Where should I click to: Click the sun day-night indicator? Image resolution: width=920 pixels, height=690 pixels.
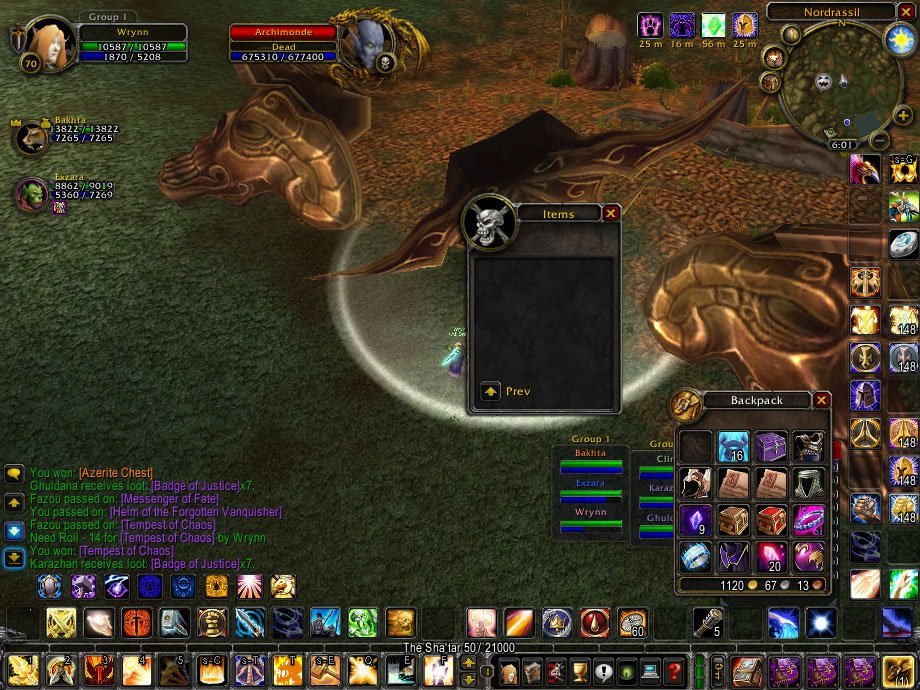click(897, 40)
